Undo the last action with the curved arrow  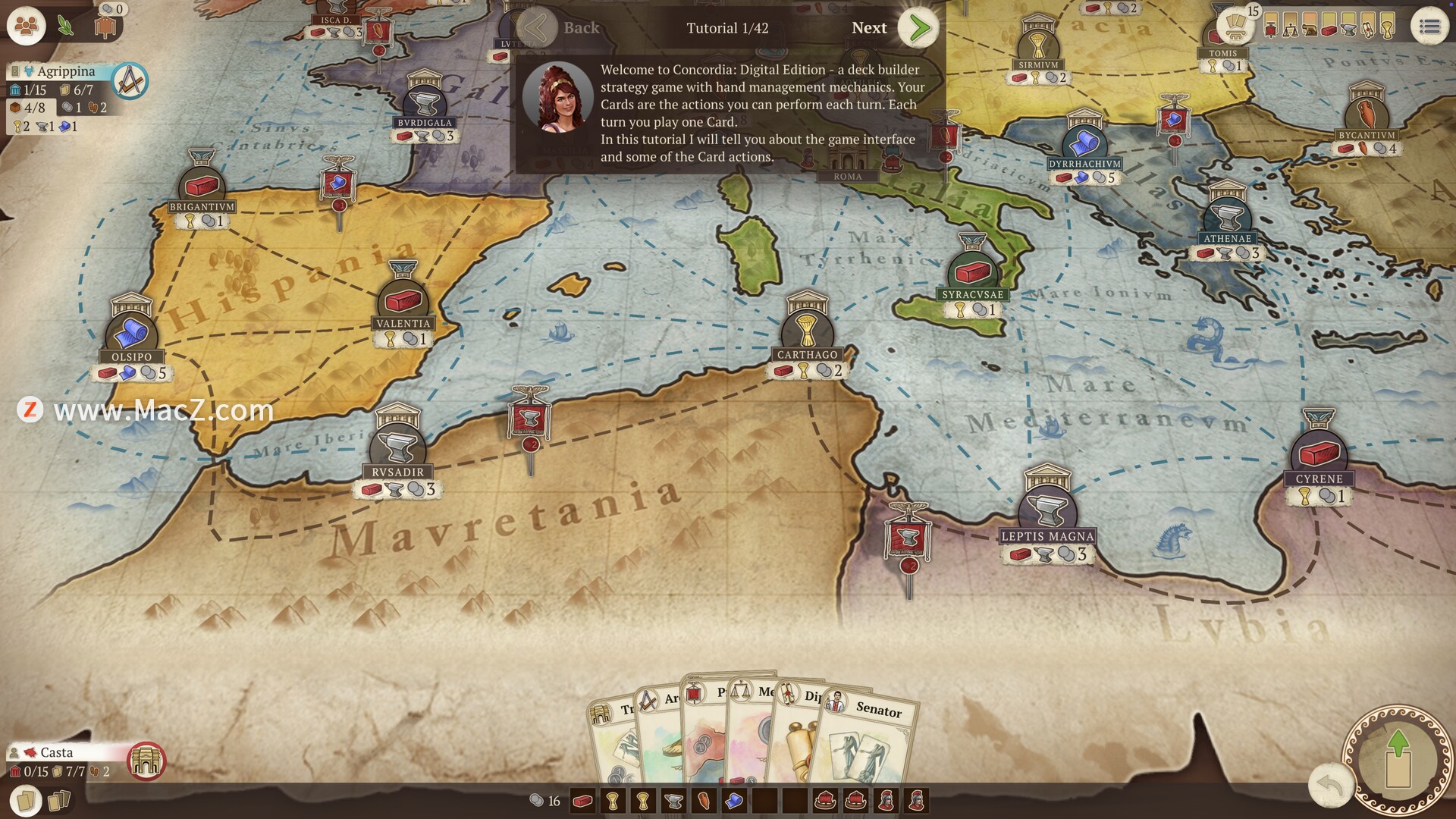click(1331, 784)
